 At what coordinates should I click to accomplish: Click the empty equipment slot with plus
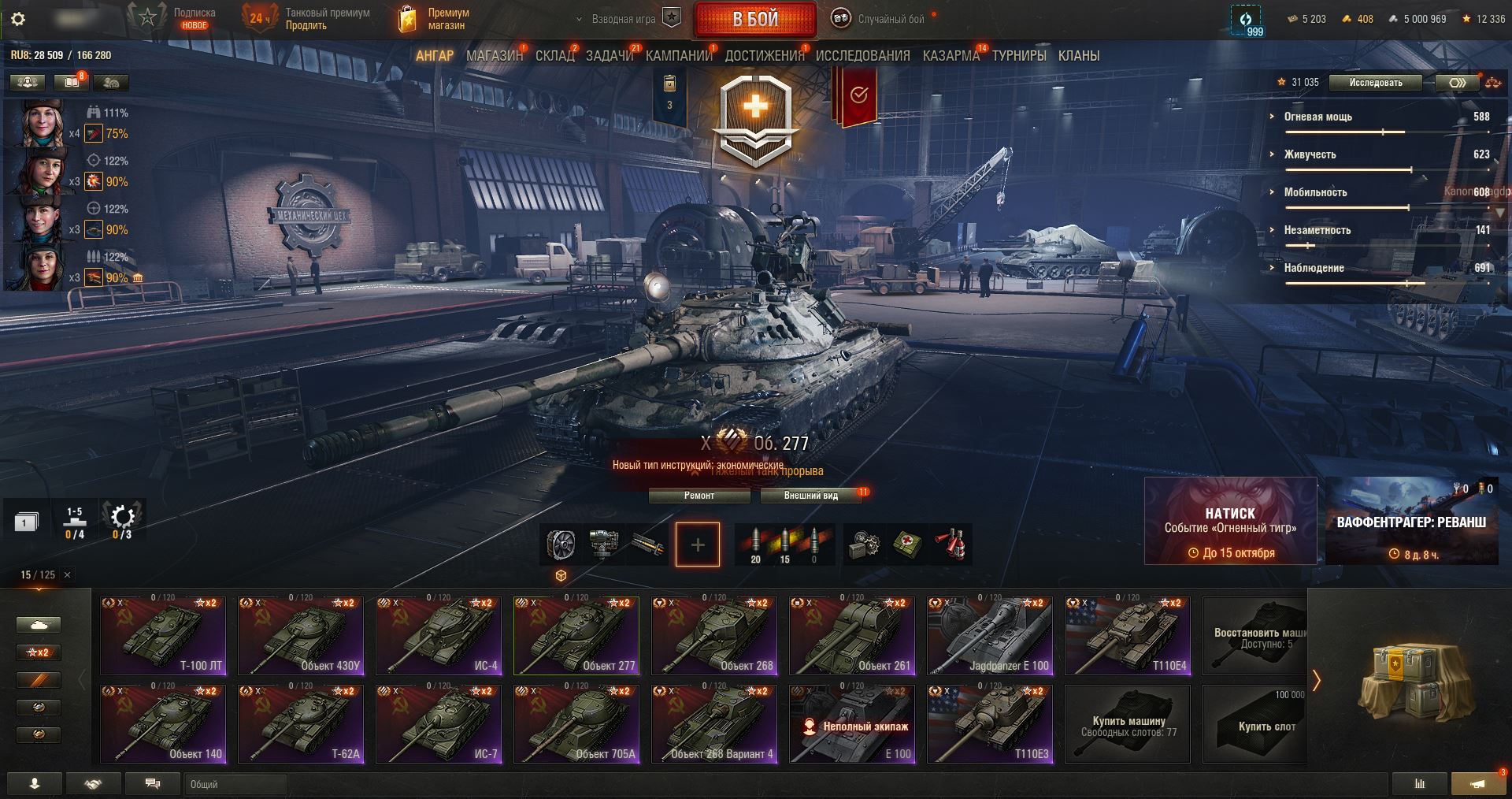tap(697, 544)
